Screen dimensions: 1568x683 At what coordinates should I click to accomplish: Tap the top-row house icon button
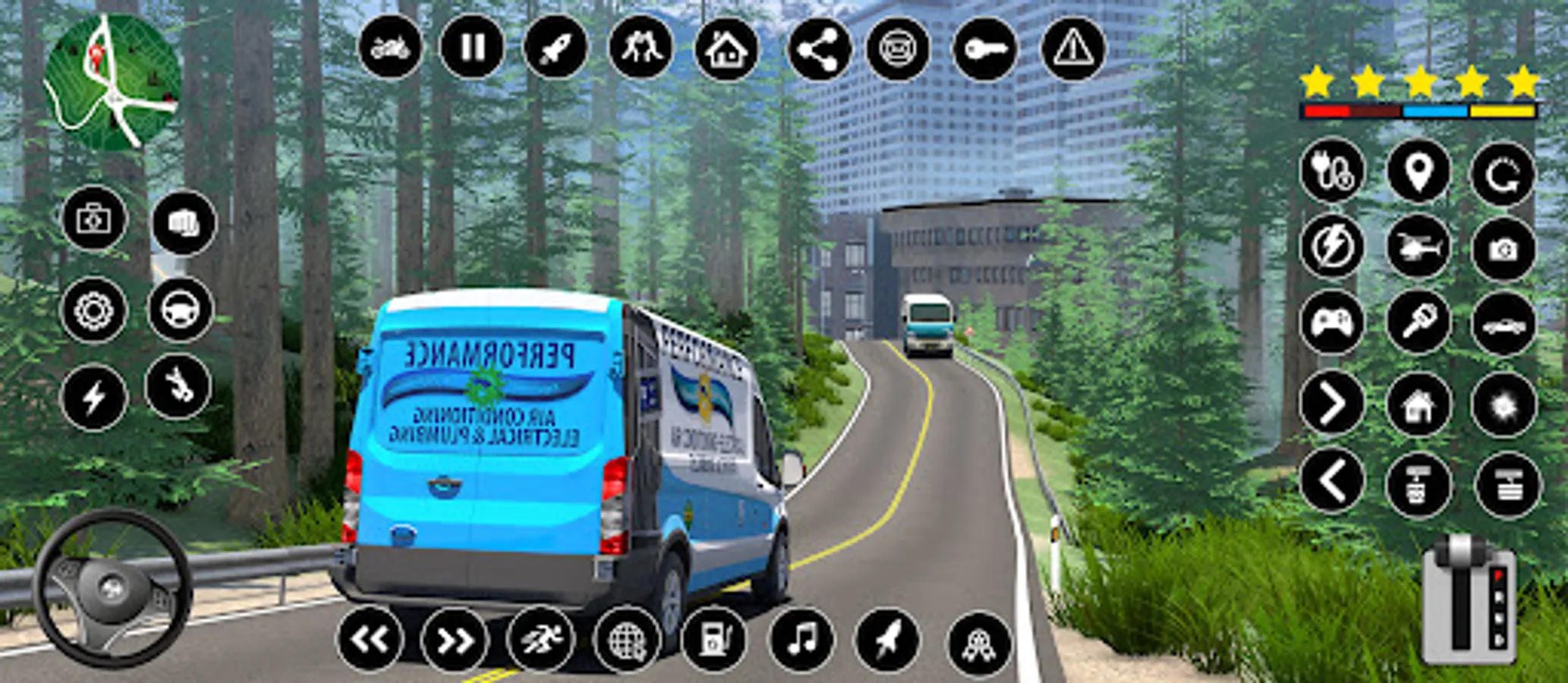coord(726,49)
